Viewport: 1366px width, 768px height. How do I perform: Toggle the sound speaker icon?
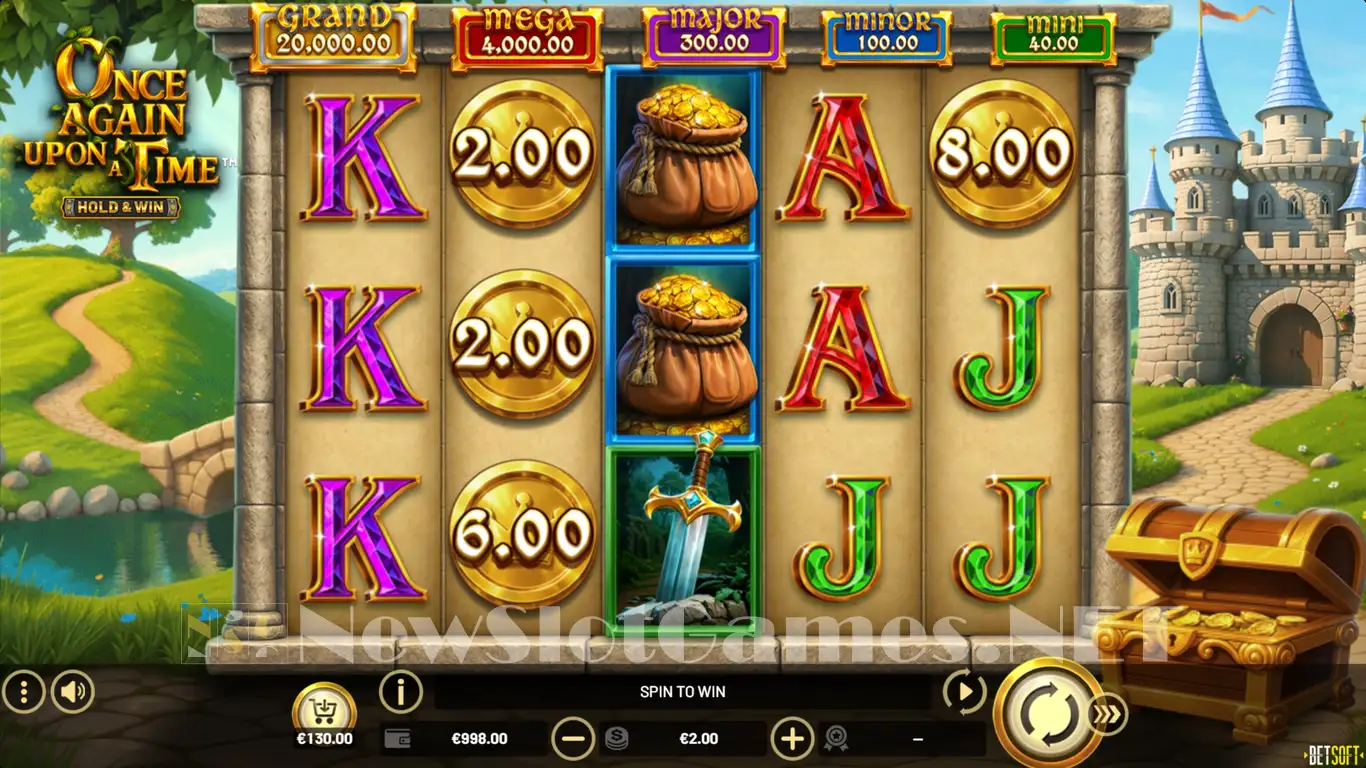73,691
